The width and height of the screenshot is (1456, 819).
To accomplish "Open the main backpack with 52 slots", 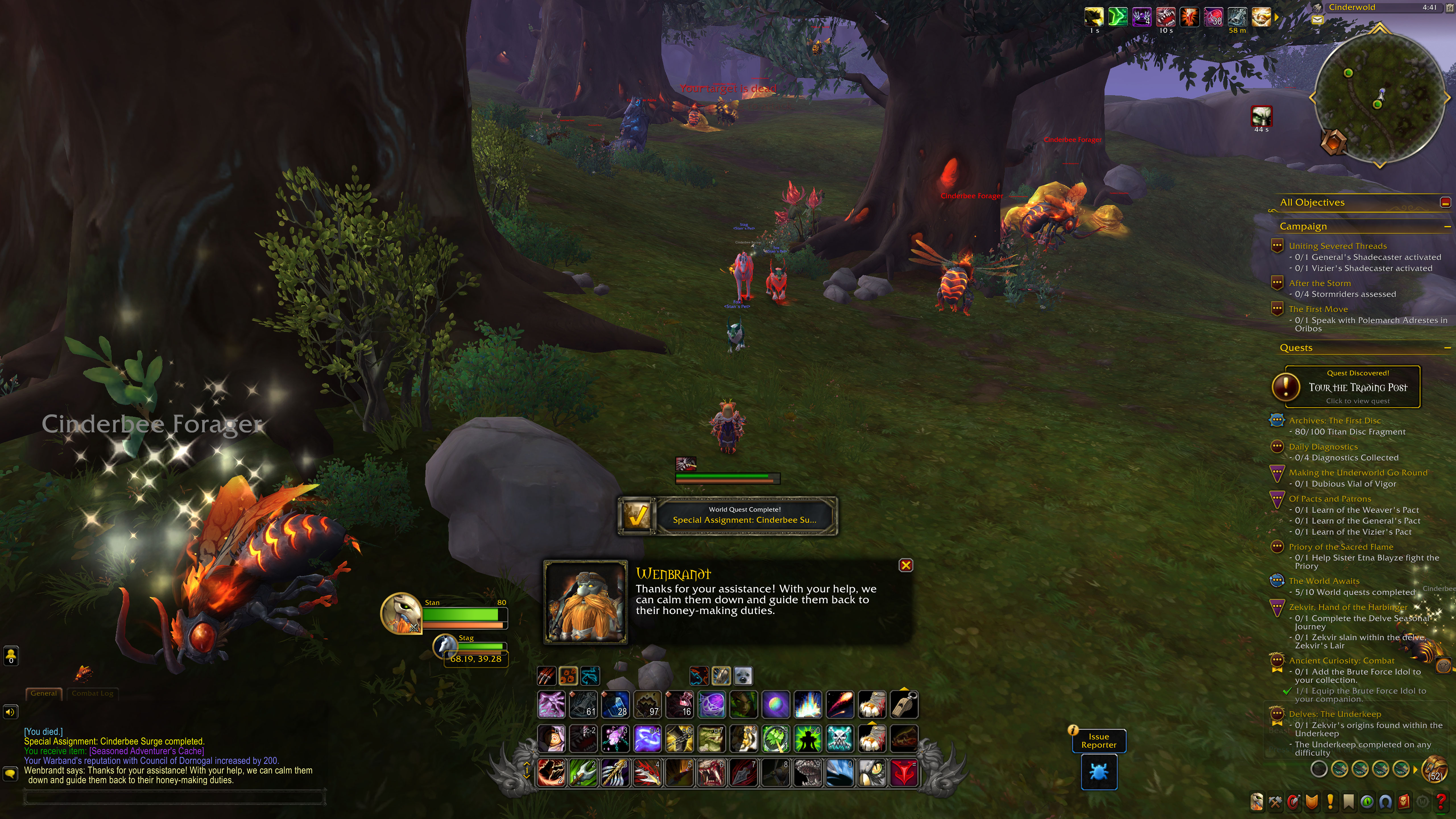I will pyautogui.click(x=1436, y=769).
